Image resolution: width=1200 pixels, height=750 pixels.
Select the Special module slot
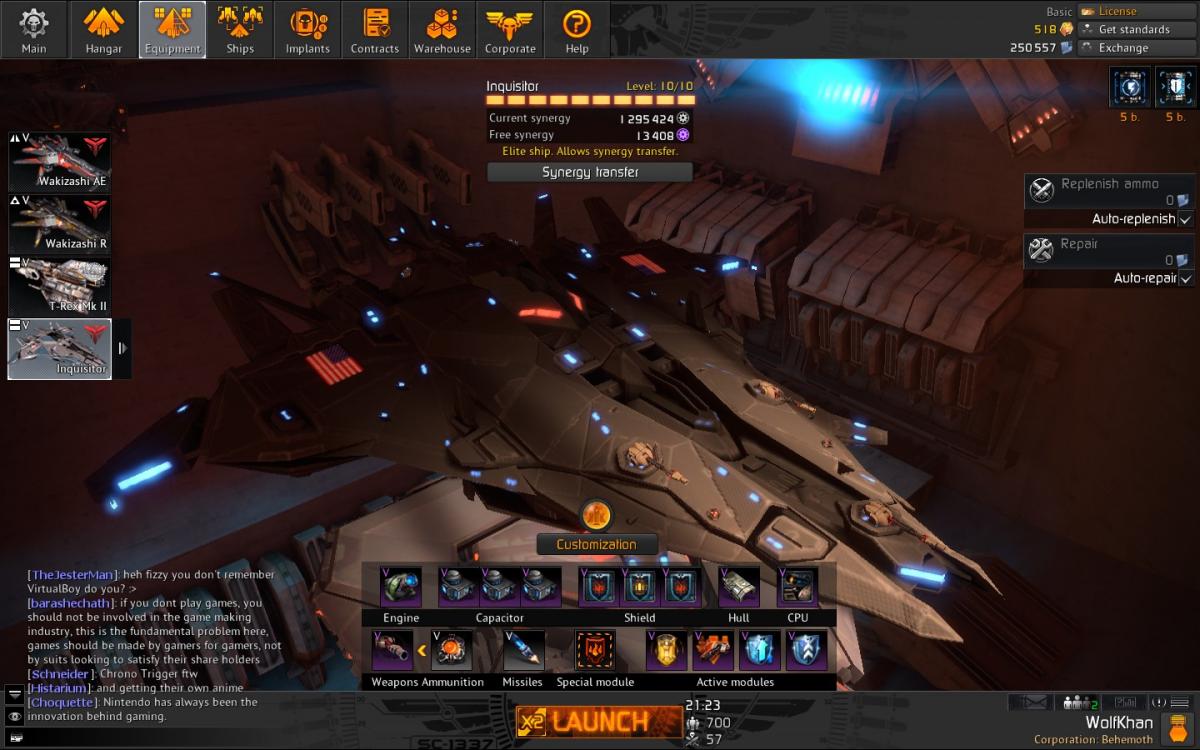coord(595,650)
